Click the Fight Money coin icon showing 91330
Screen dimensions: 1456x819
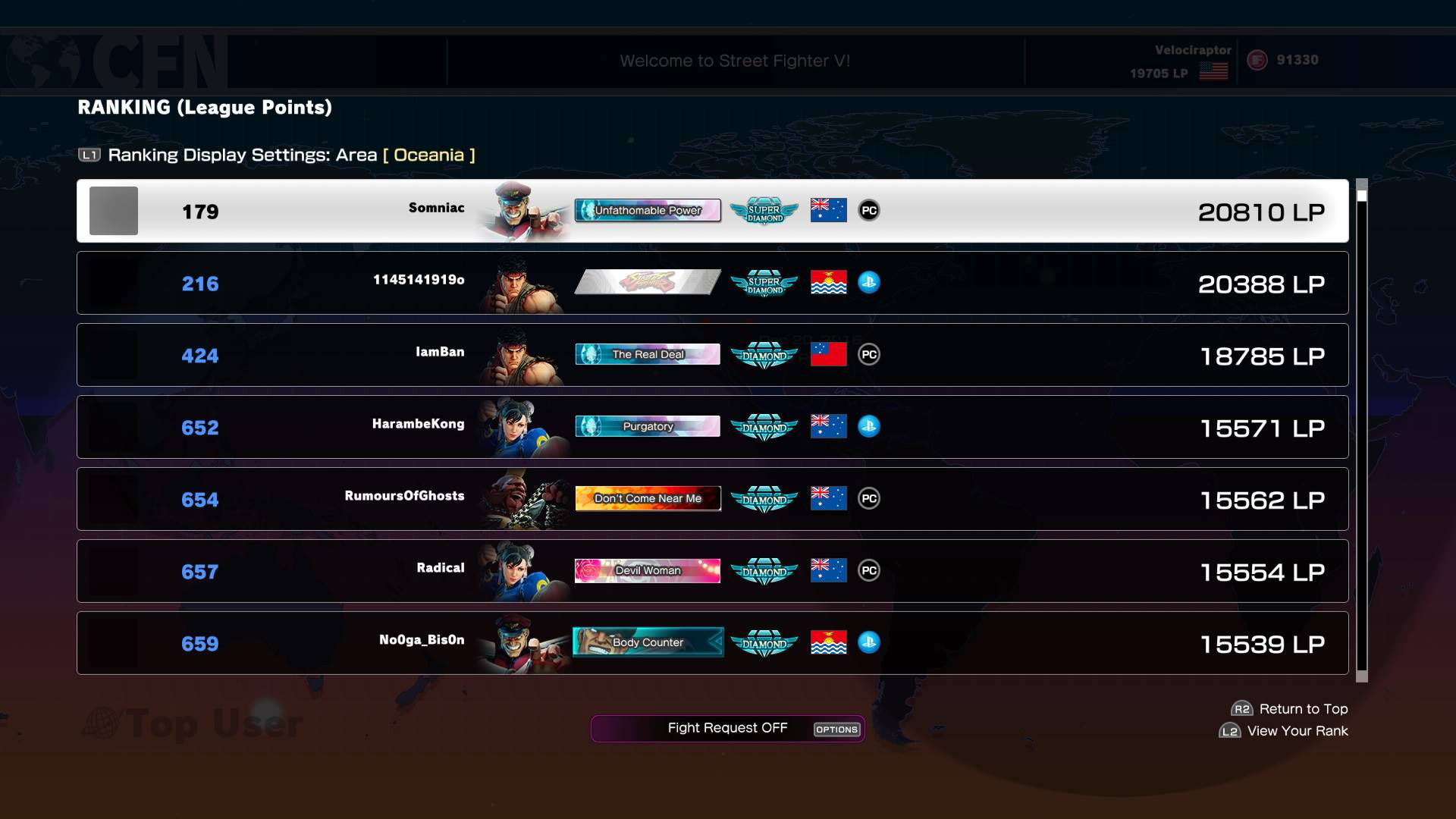(x=1257, y=59)
